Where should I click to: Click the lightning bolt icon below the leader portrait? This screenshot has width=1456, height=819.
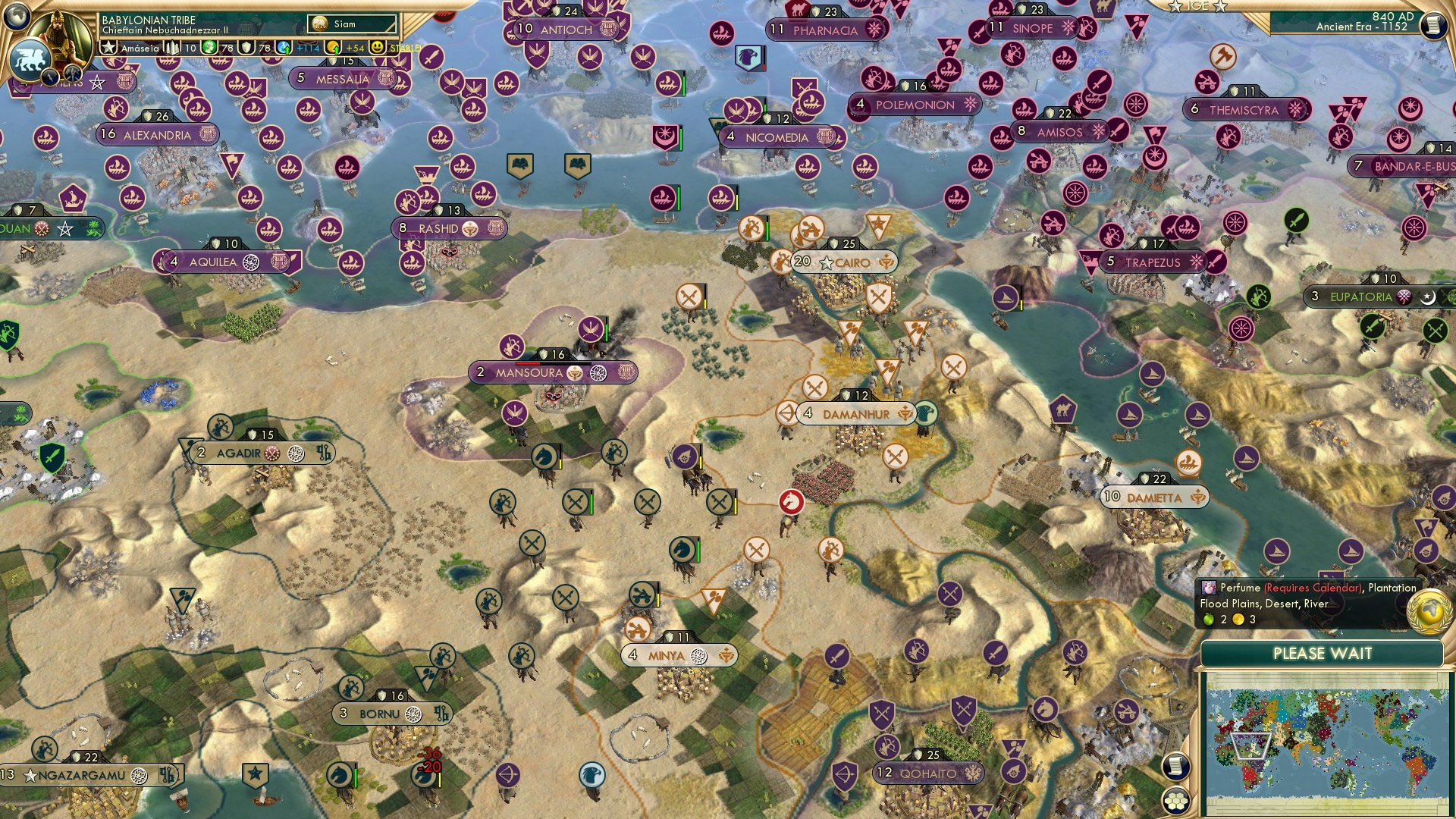[49, 77]
